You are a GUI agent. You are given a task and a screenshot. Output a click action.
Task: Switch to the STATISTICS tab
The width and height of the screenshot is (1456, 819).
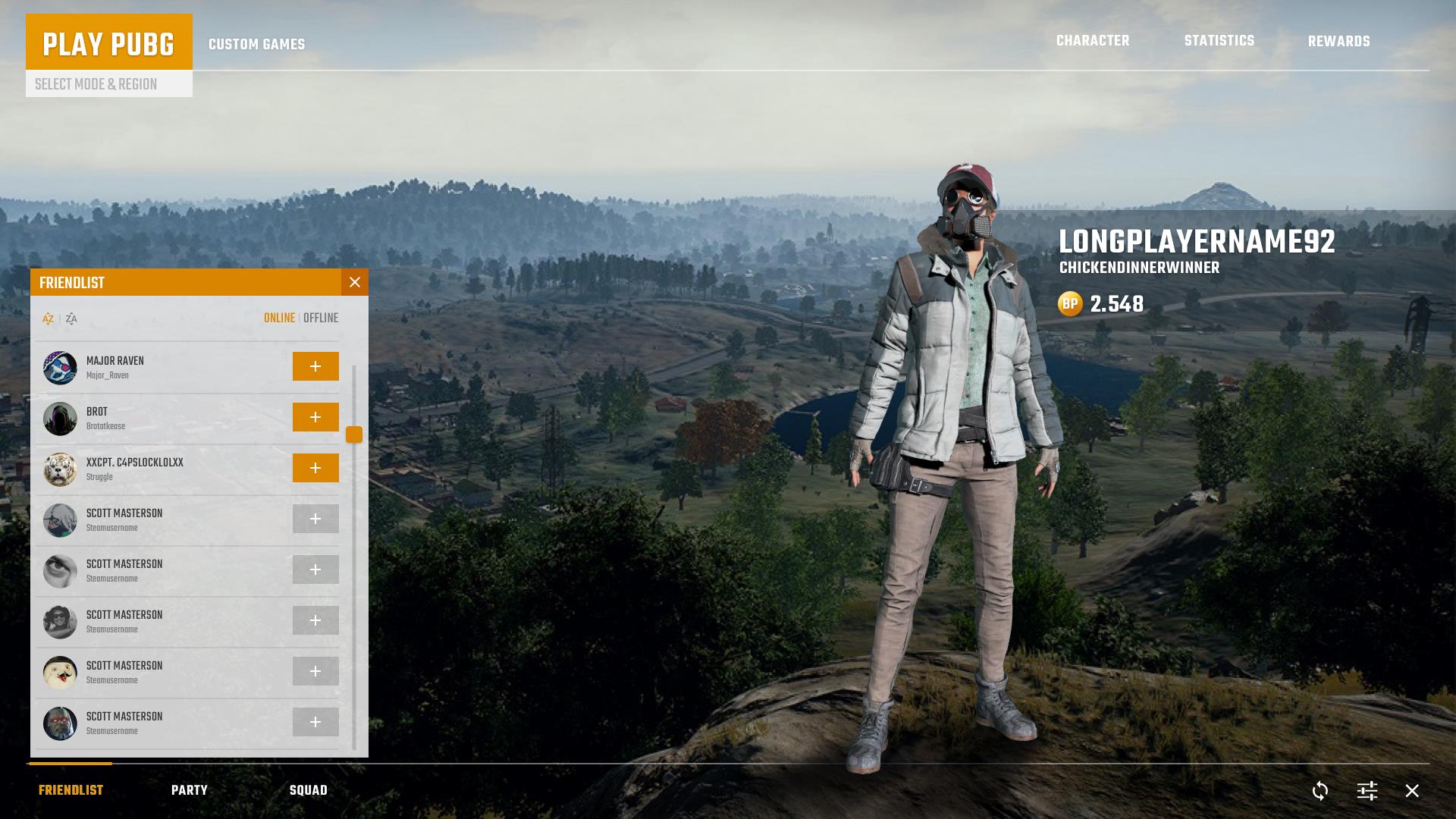coord(1219,41)
